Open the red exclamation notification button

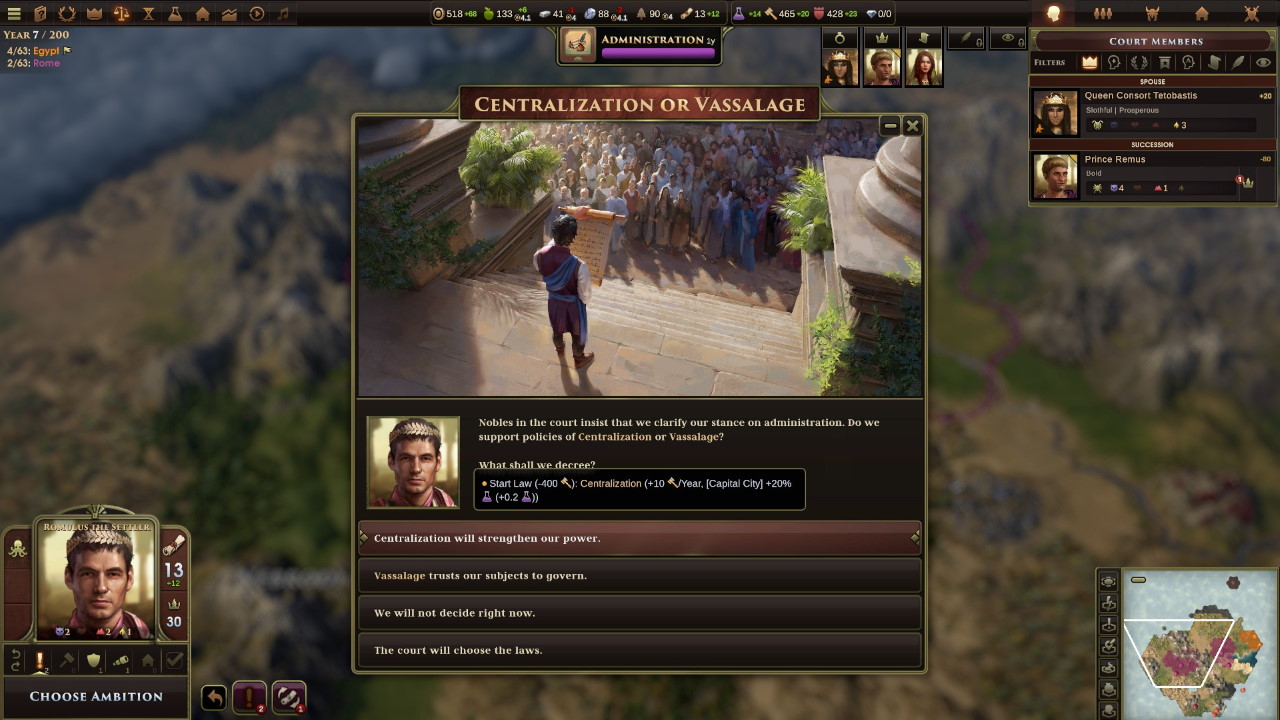249,697
